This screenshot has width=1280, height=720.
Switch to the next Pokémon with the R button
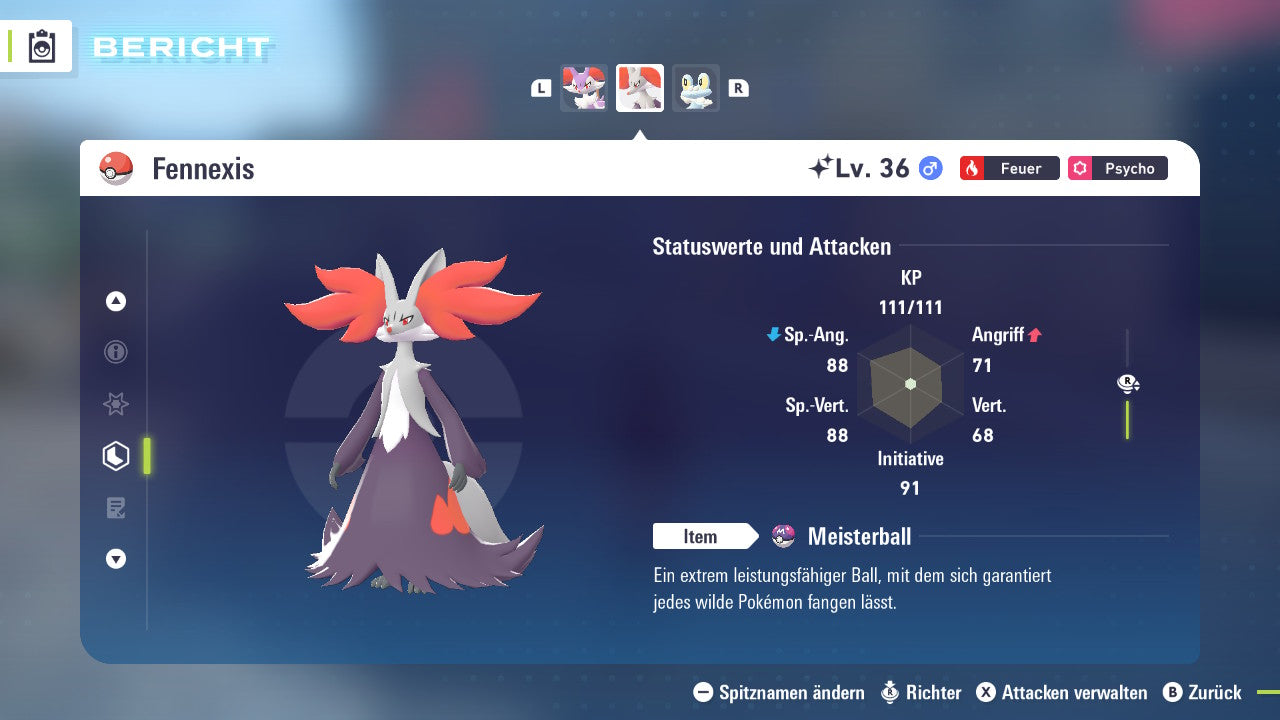point(738,88)
